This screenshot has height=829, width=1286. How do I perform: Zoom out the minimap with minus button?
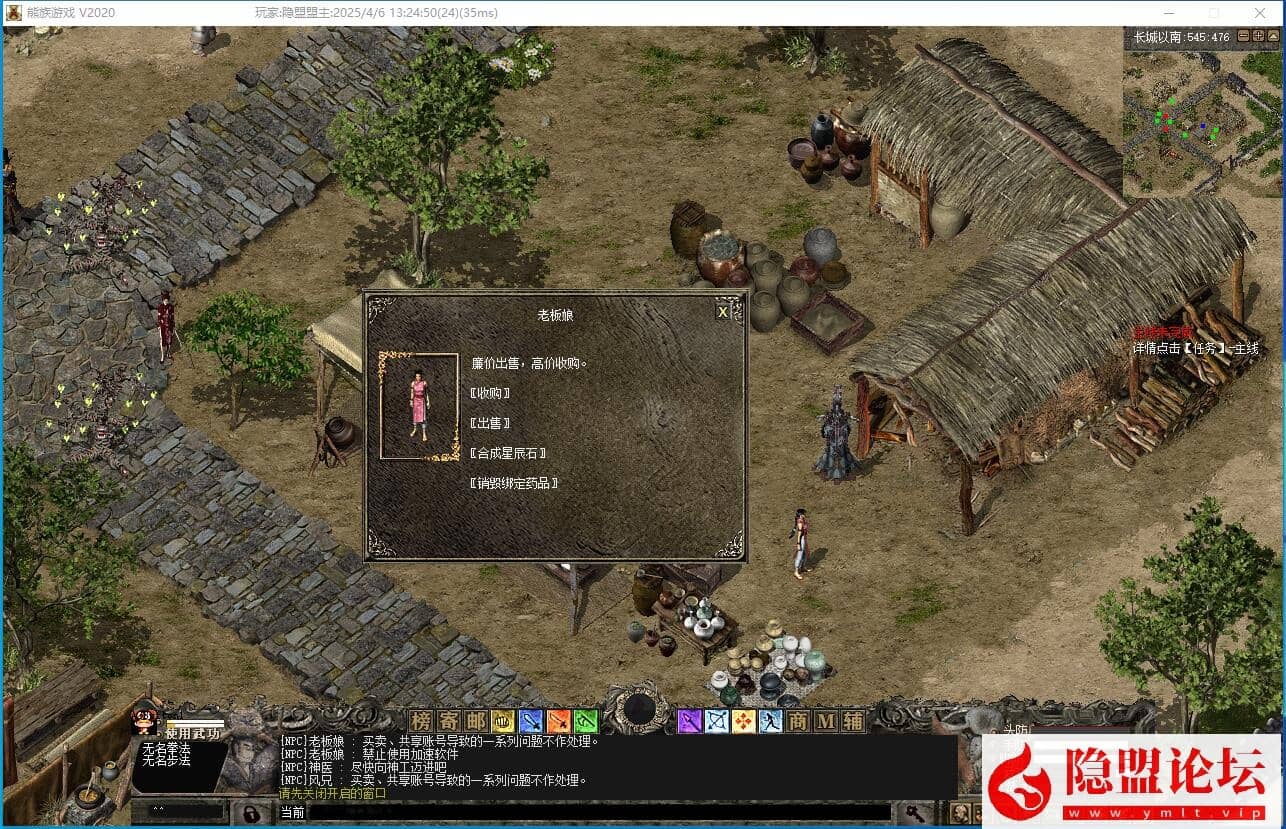[x=1244, y=36]
